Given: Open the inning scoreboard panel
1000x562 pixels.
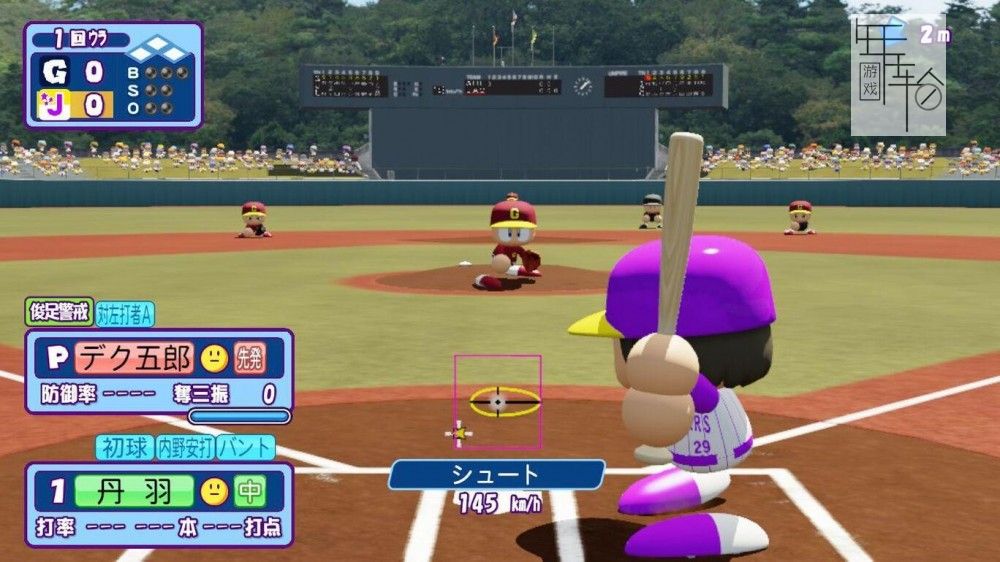Looking at the screenshot, I should coord(113,76).
